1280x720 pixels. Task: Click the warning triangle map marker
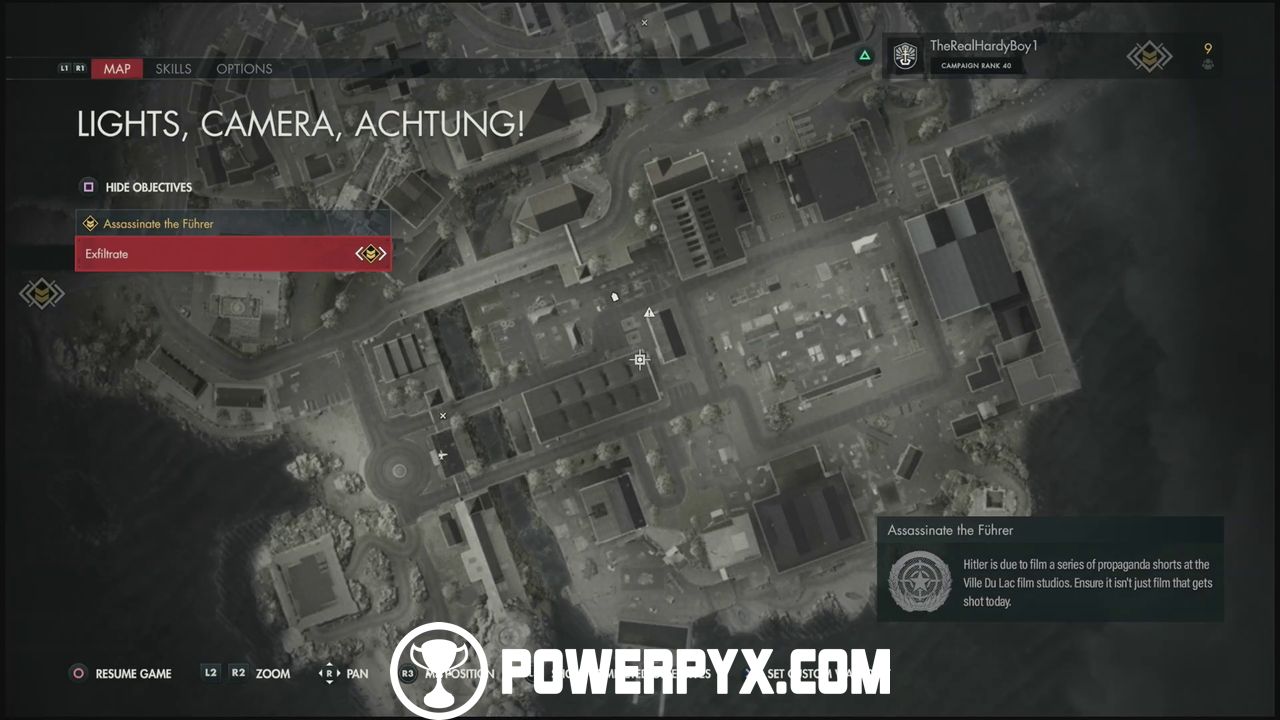(649, 313)
